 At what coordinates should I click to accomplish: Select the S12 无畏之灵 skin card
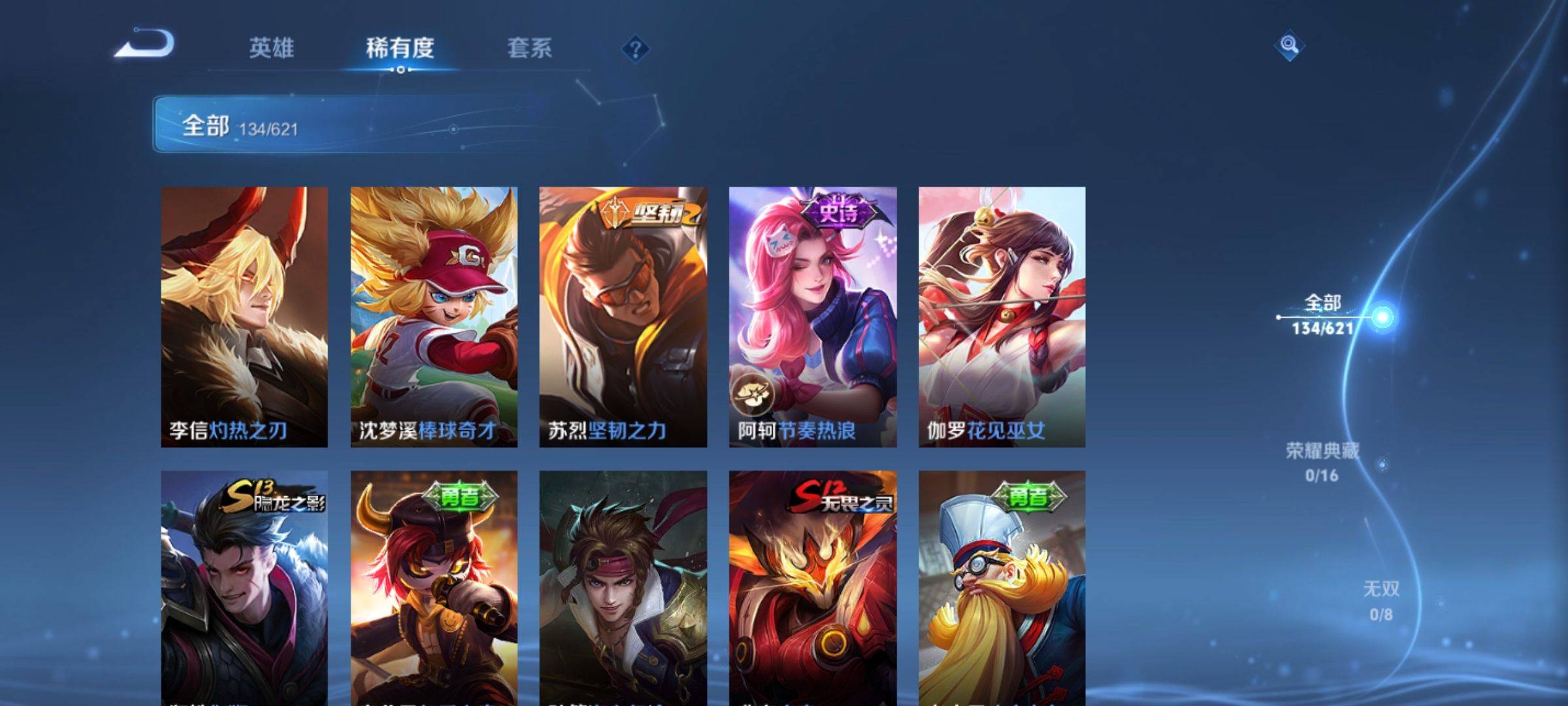[x=813, y=588]
